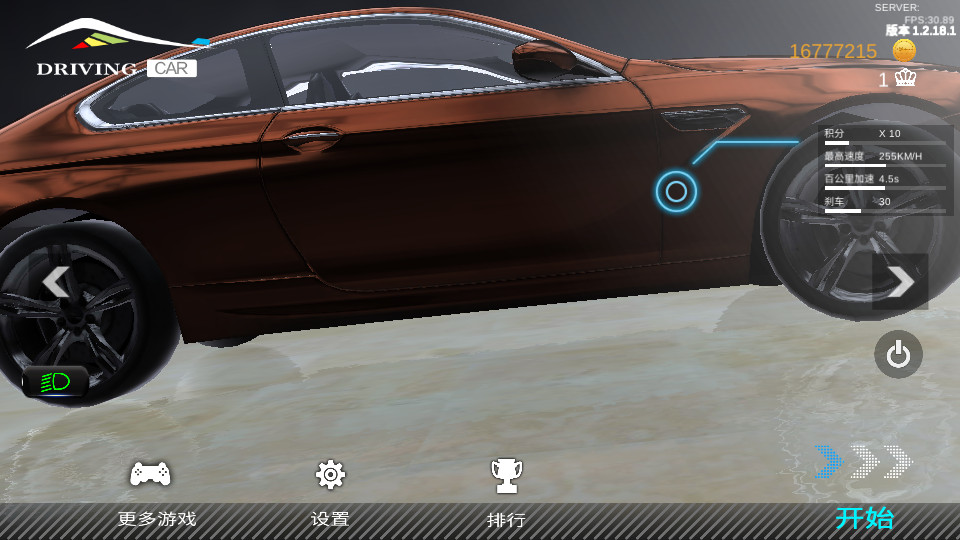Start the game with 开始

864,518
